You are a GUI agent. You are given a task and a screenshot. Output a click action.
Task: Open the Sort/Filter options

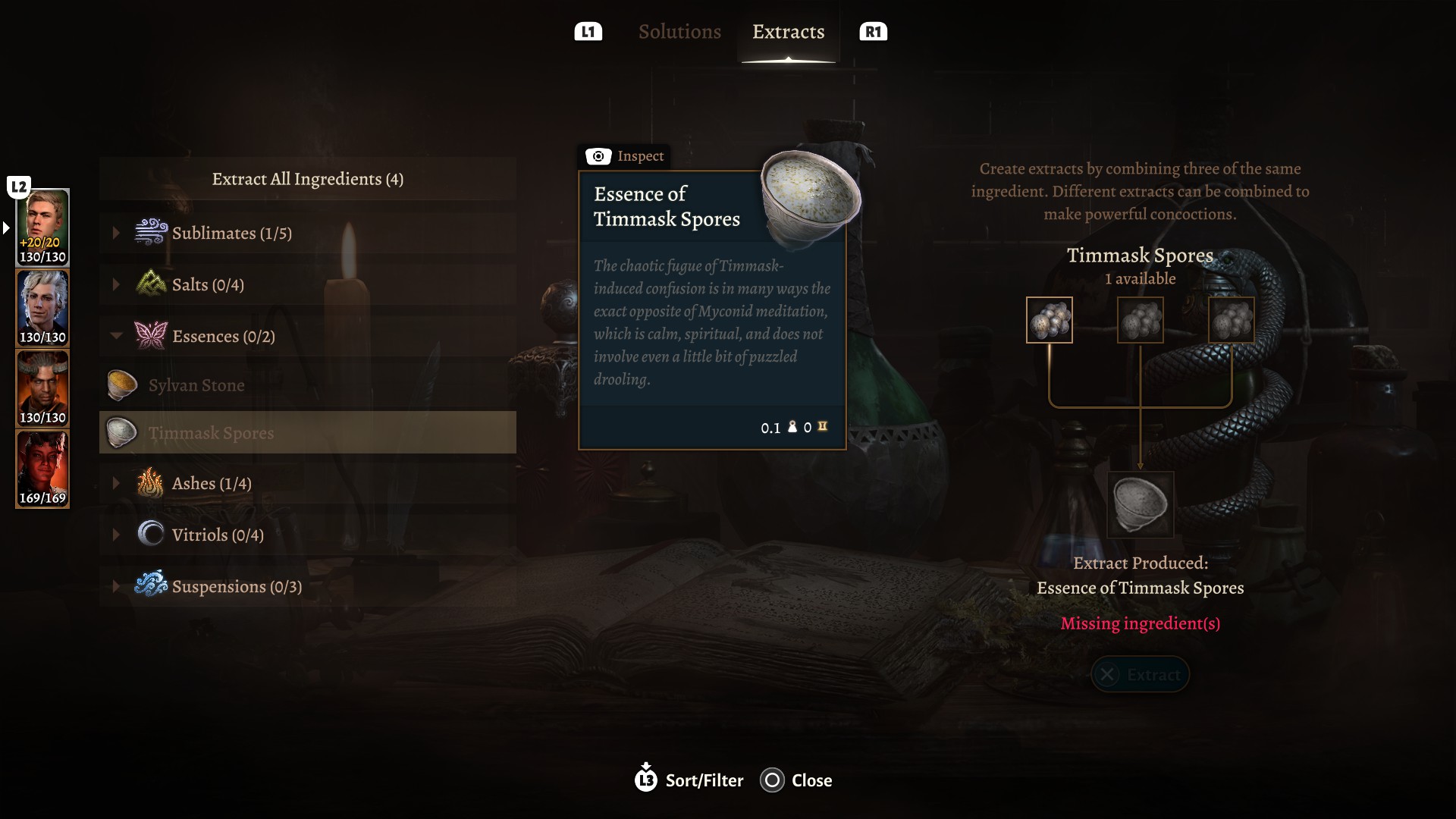click(x=689, y=780)
